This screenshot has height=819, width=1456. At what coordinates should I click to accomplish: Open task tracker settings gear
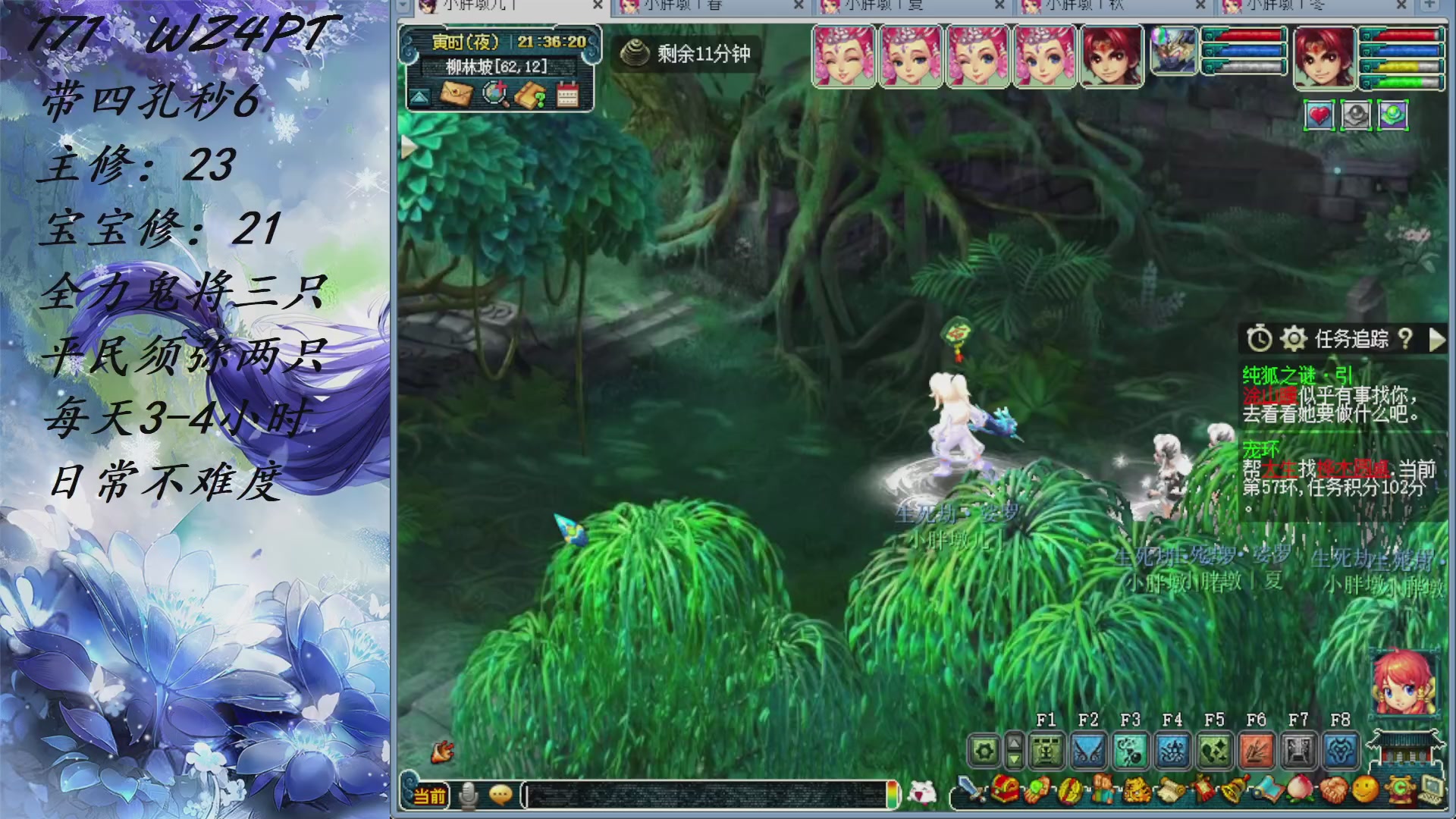click(x=1294, y=339)
